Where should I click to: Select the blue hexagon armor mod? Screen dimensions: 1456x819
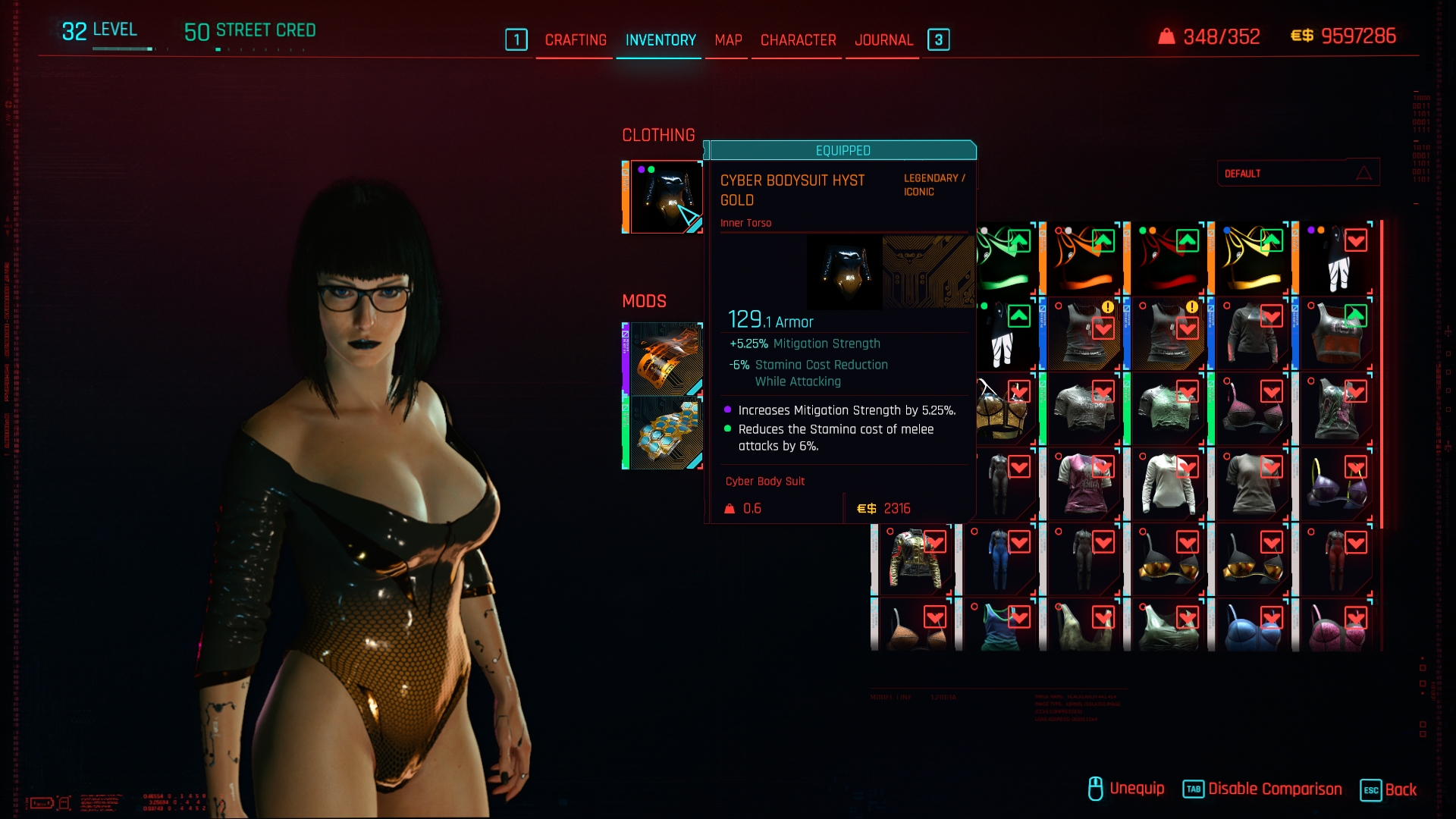pos(665,432)
